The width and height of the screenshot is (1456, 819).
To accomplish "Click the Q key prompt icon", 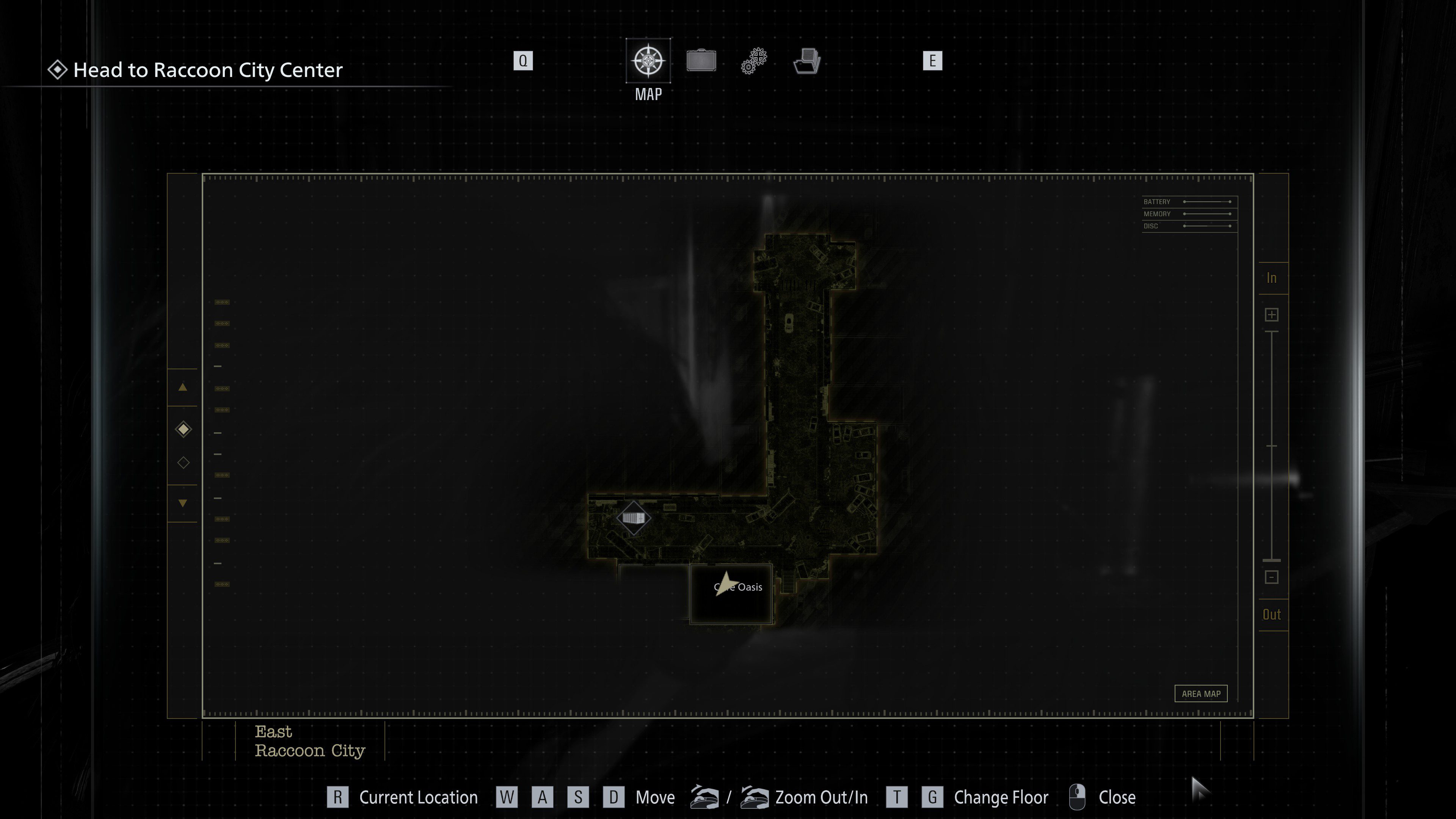I will [523, 61].
